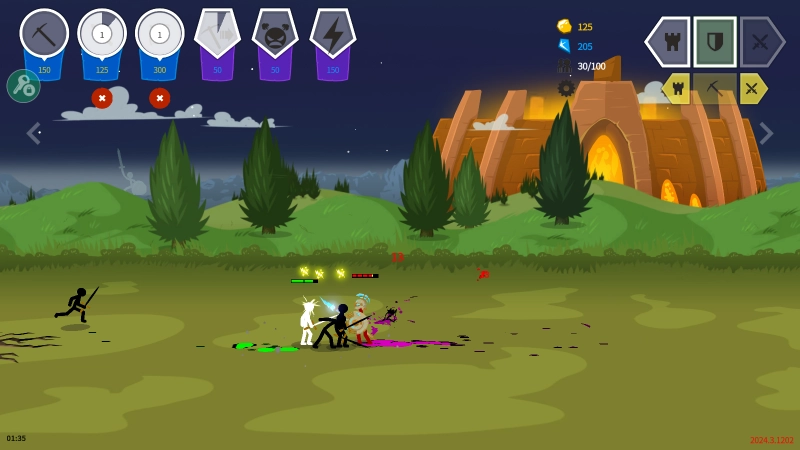Queue the 125-gold unit

tap(102, 35)
